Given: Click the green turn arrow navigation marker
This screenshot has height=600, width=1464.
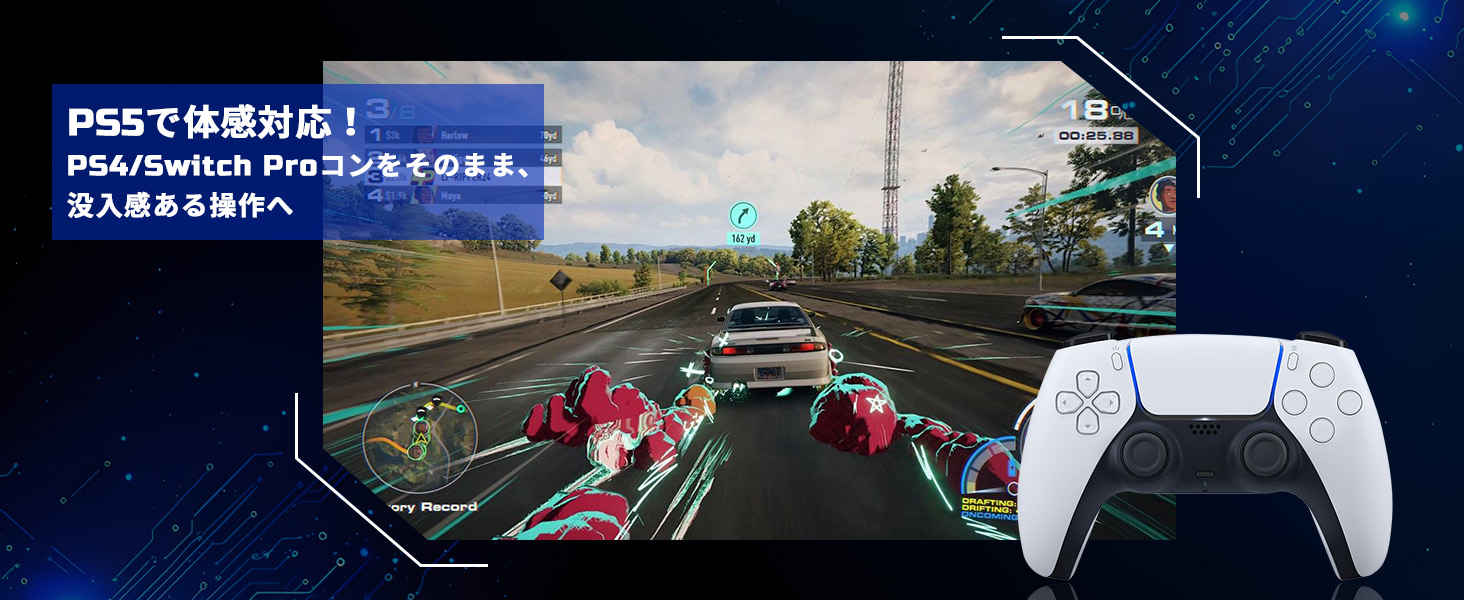Looking at the screenshot, I should tap(742, 214).
